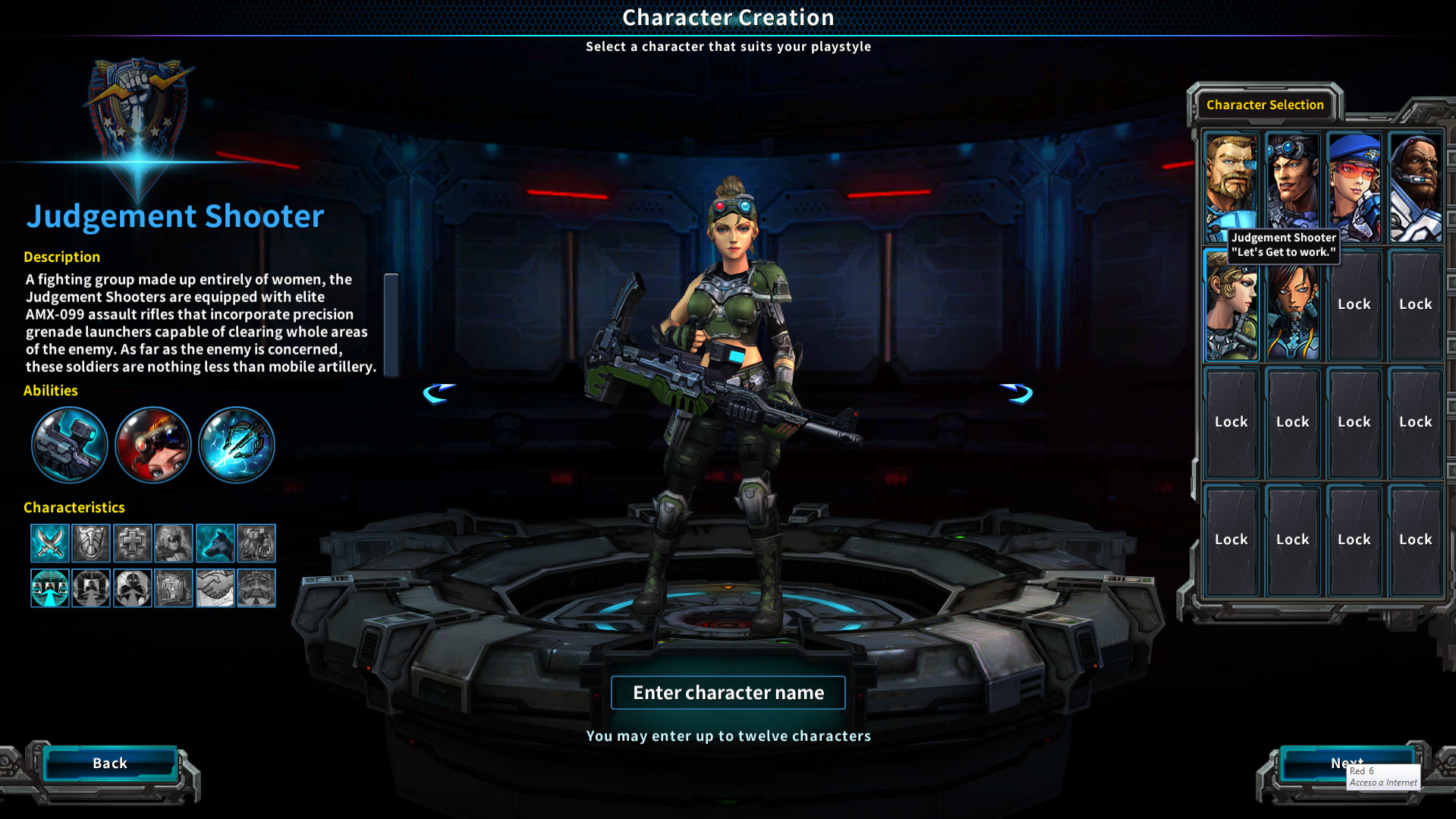The height and width of the screenshot is (819, 1456).
Task: Focus the Enter character name field
Action: tap(728, 693)
